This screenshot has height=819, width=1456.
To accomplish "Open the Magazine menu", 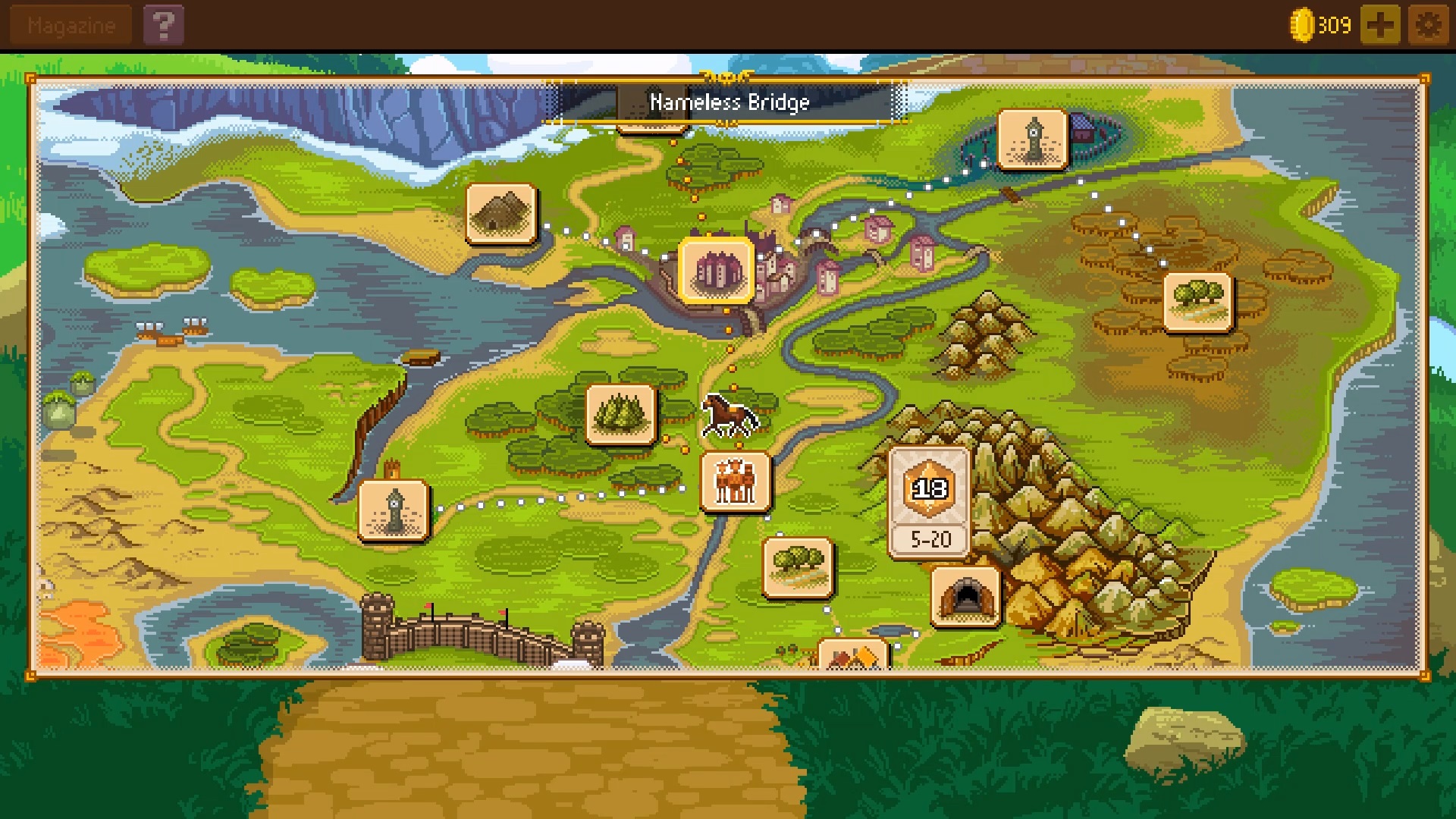I will [71, 26].
